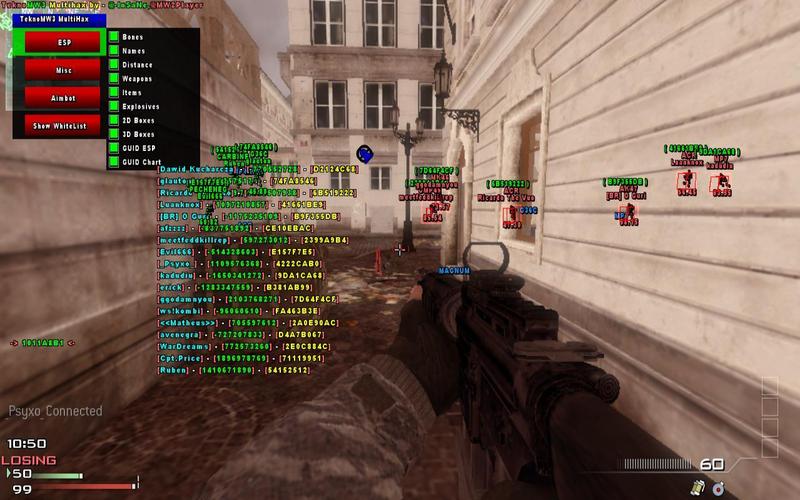Switch off the 3D Boxes checkbox
Viewport: 800px width, 500px height.
[114, 133]
